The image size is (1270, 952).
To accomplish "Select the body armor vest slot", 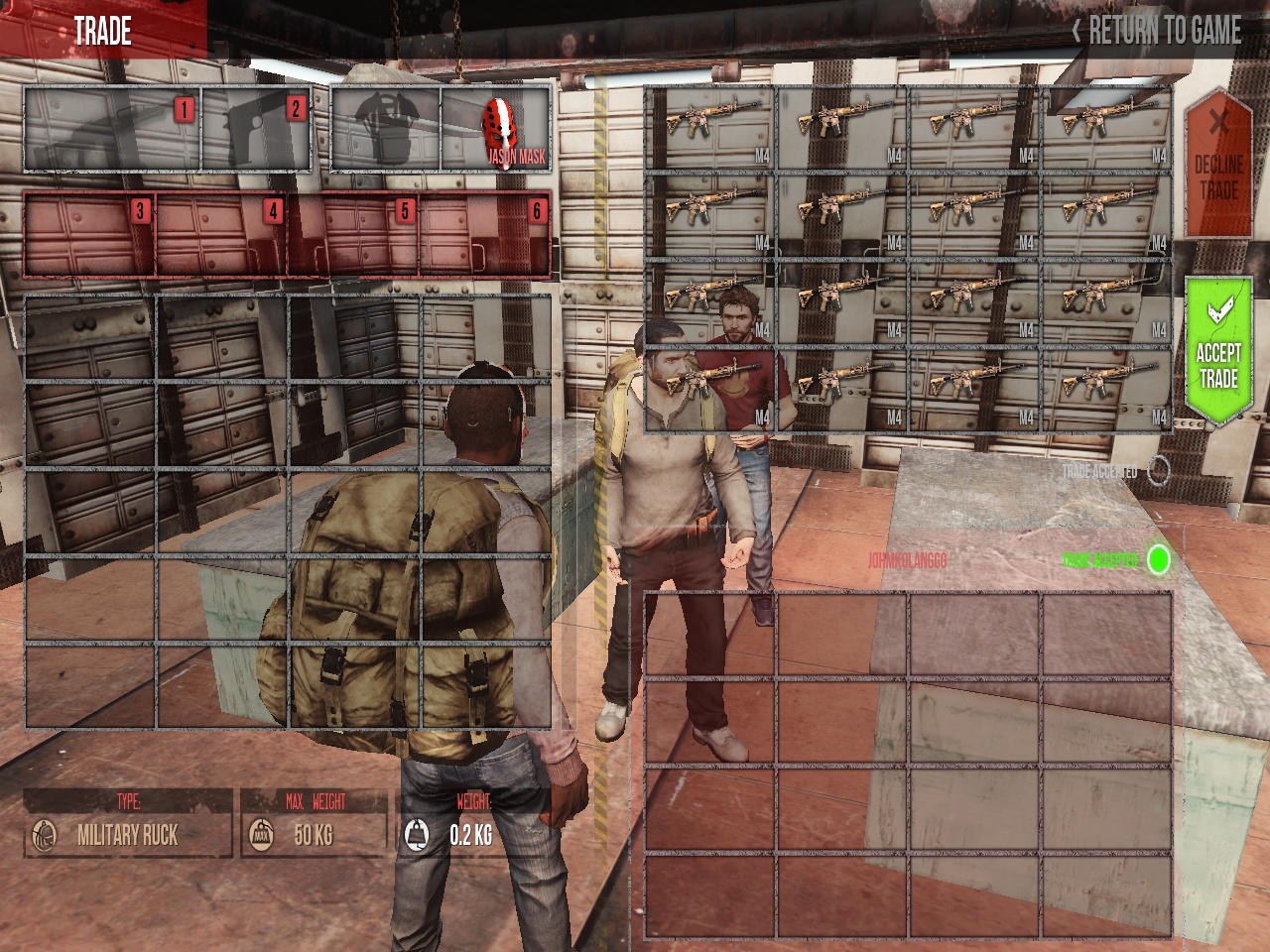I will [x=386, y=130].
